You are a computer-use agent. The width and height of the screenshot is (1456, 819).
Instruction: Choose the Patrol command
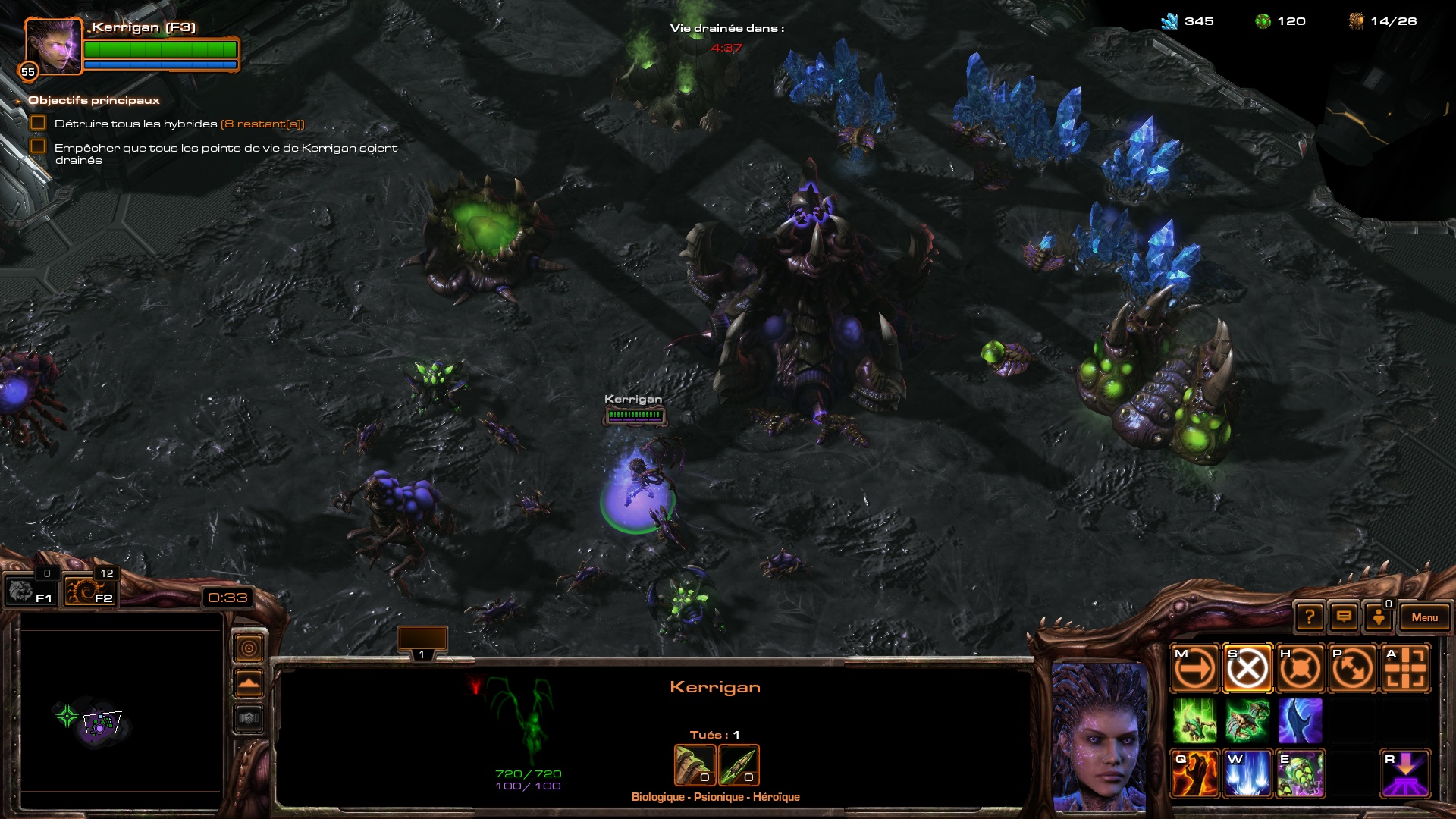pyautogui.click(x=1353, y=669)
